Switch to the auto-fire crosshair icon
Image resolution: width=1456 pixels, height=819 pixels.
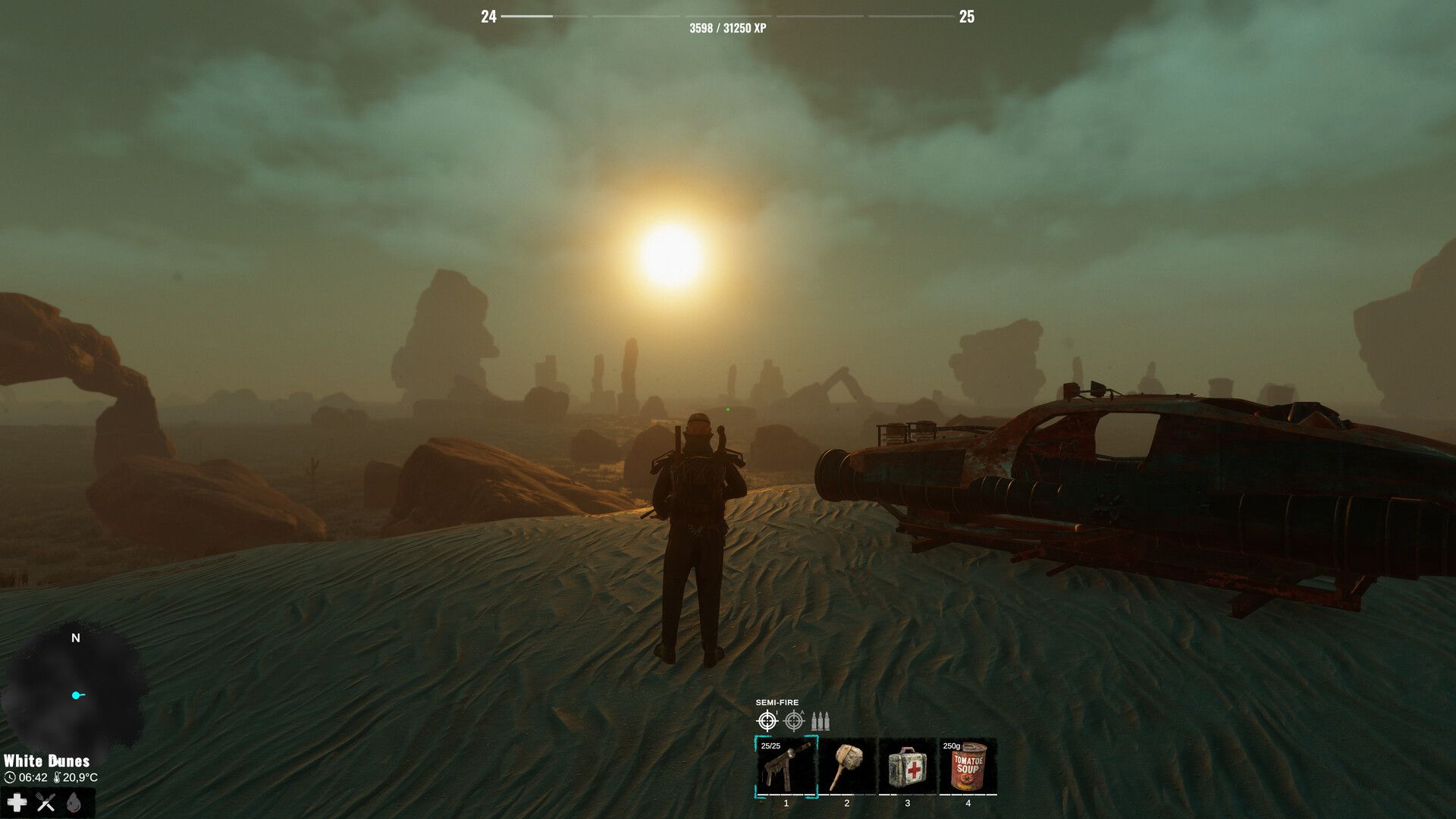(794, 720)
